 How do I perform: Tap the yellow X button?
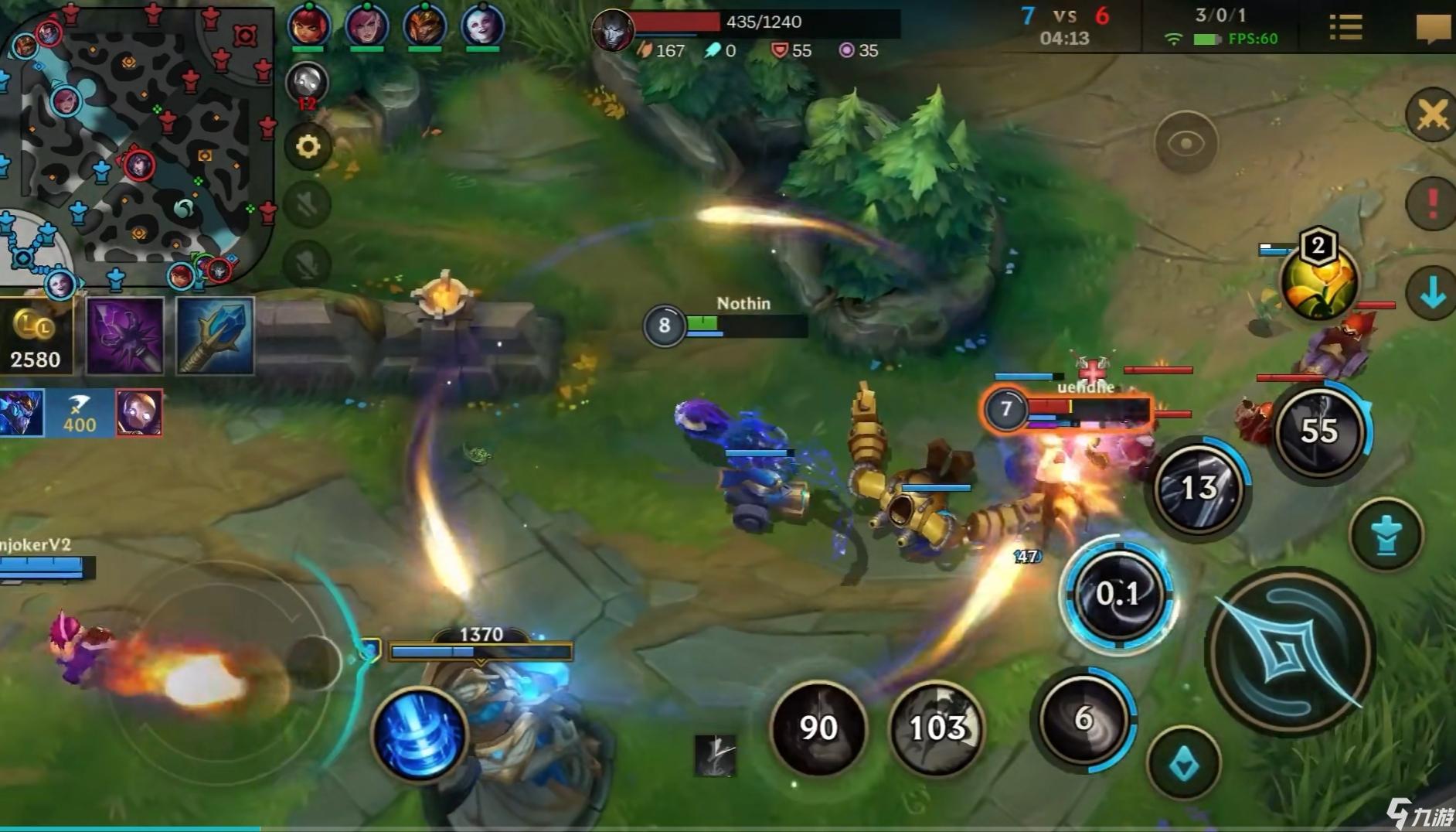point(1432,116)
